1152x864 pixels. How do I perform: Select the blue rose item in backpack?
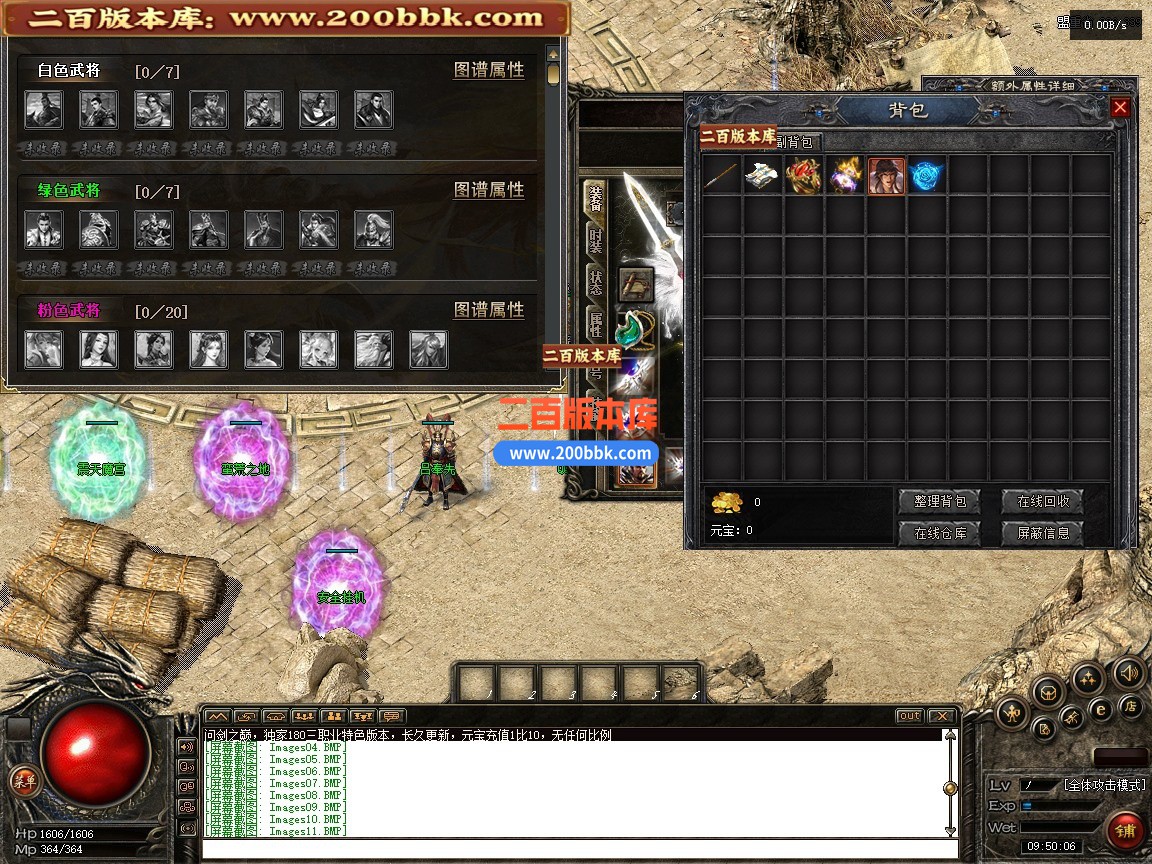point(927,176)
